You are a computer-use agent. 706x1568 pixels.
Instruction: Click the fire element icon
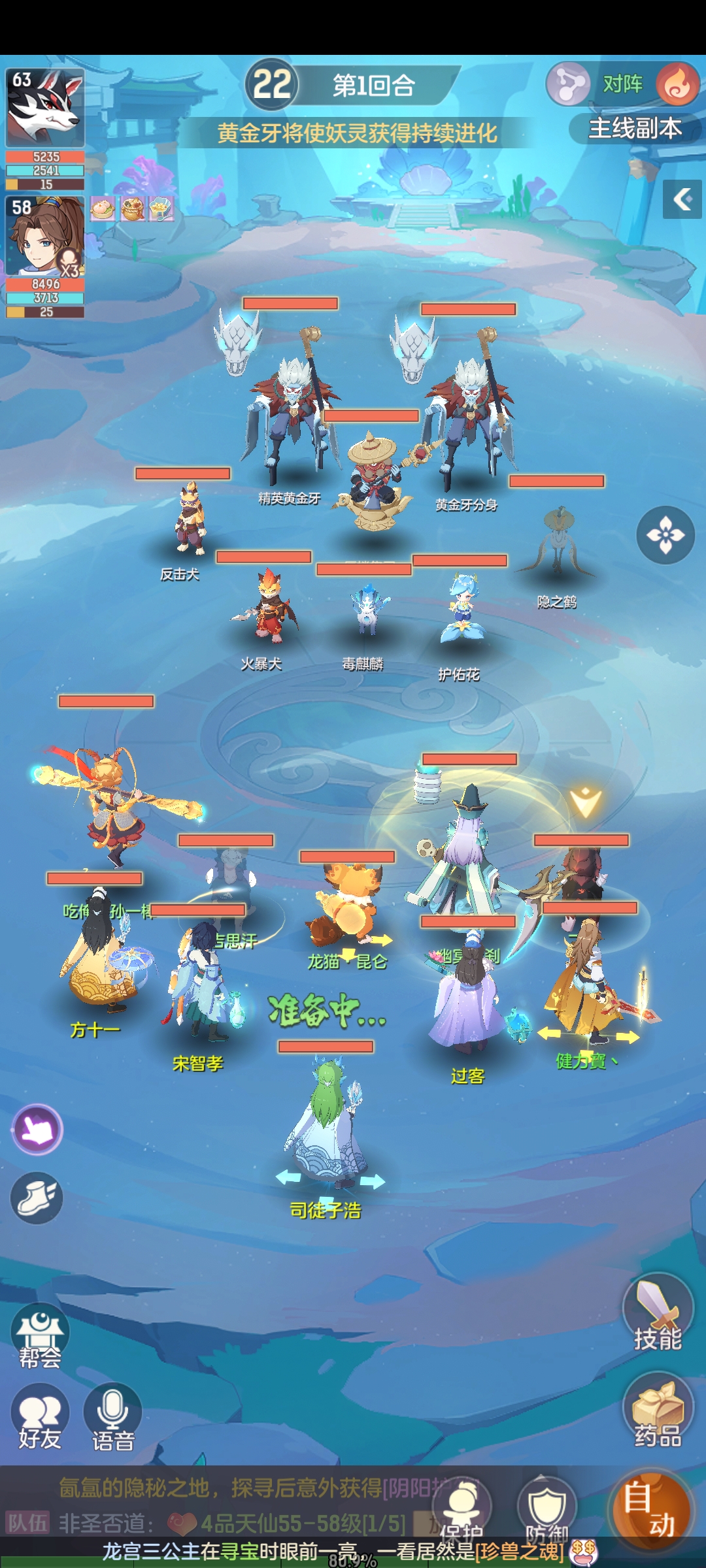[x=677, y=84]
